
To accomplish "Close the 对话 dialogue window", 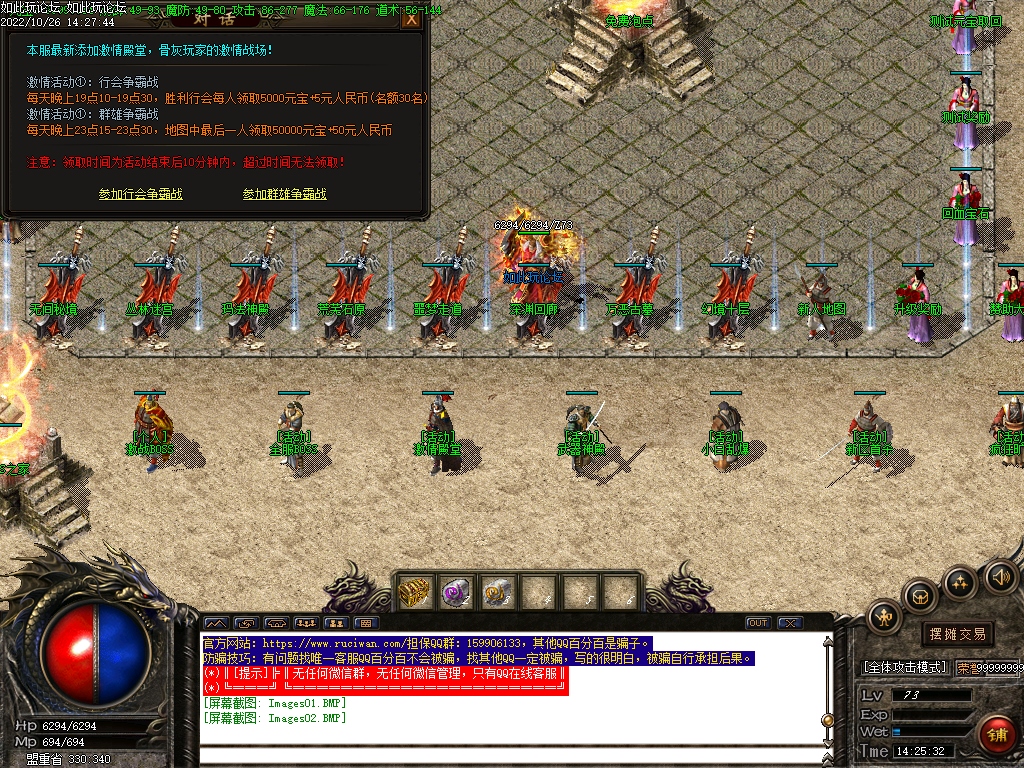I will pyautogui.click(x=410, y=19).
